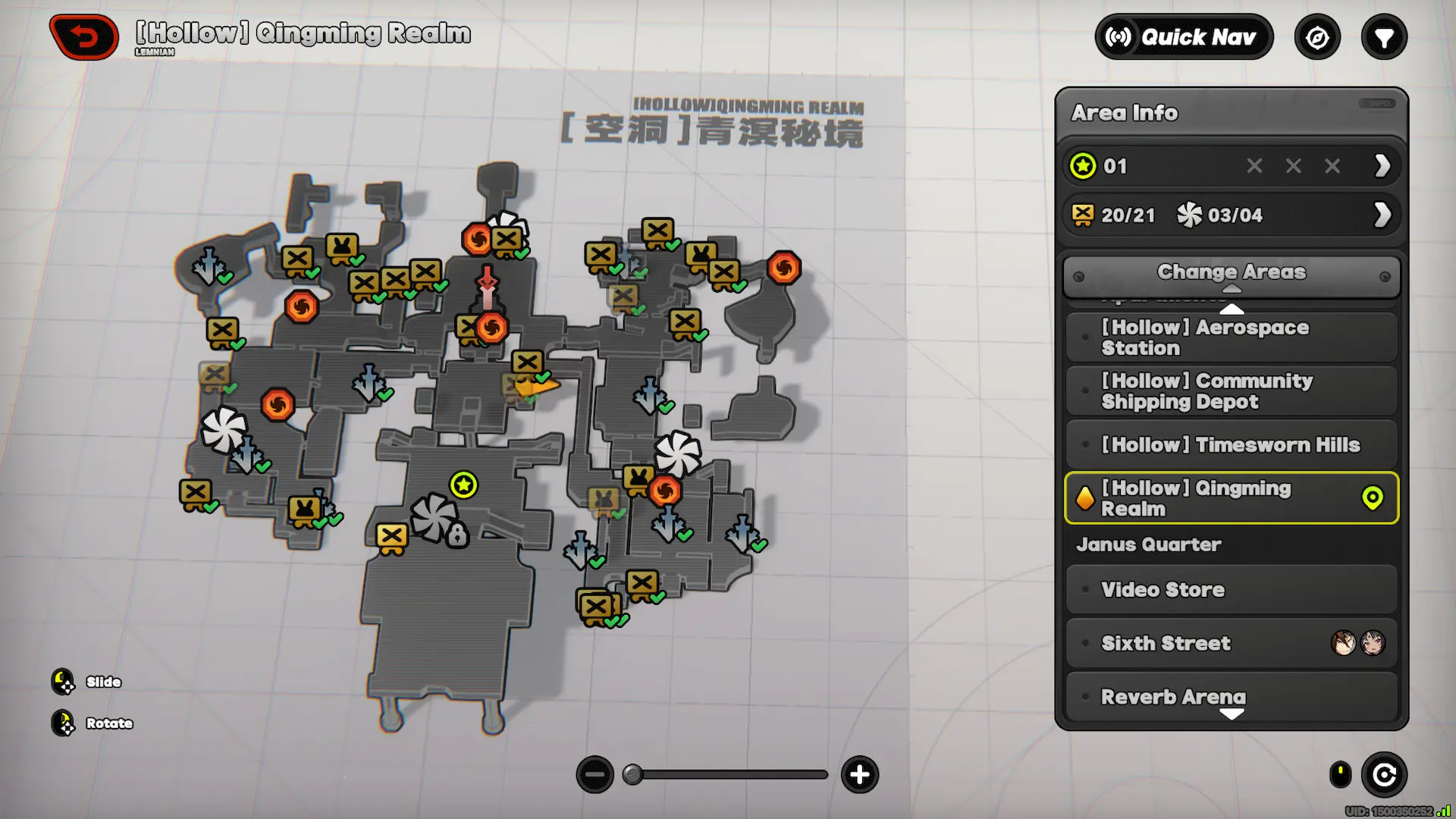
Task: Click the compass recenter icon near Quick Nav
Action: [x=1318, y=36]
